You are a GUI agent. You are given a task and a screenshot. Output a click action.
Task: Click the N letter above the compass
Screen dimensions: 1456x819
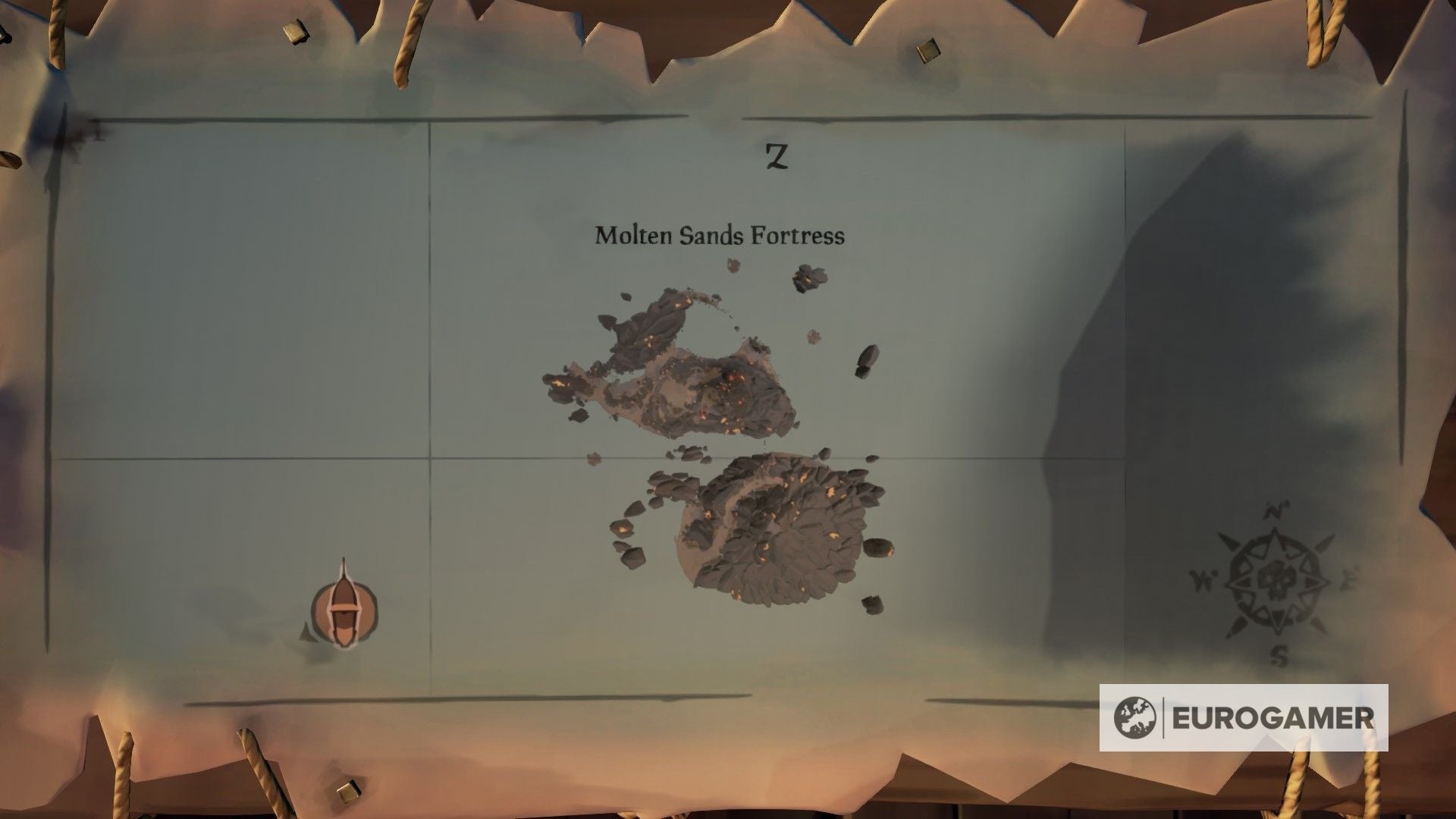[1275, 510]
